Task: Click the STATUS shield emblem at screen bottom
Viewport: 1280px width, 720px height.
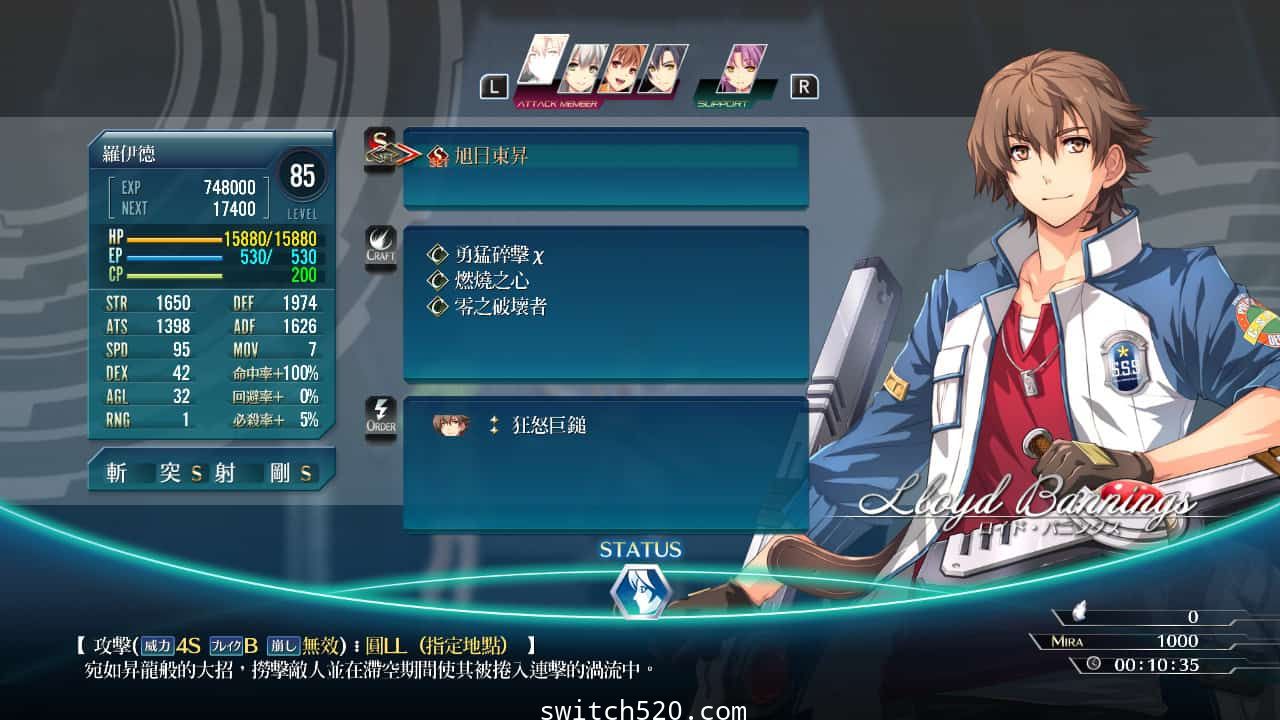Action: [x=640, y=588]
